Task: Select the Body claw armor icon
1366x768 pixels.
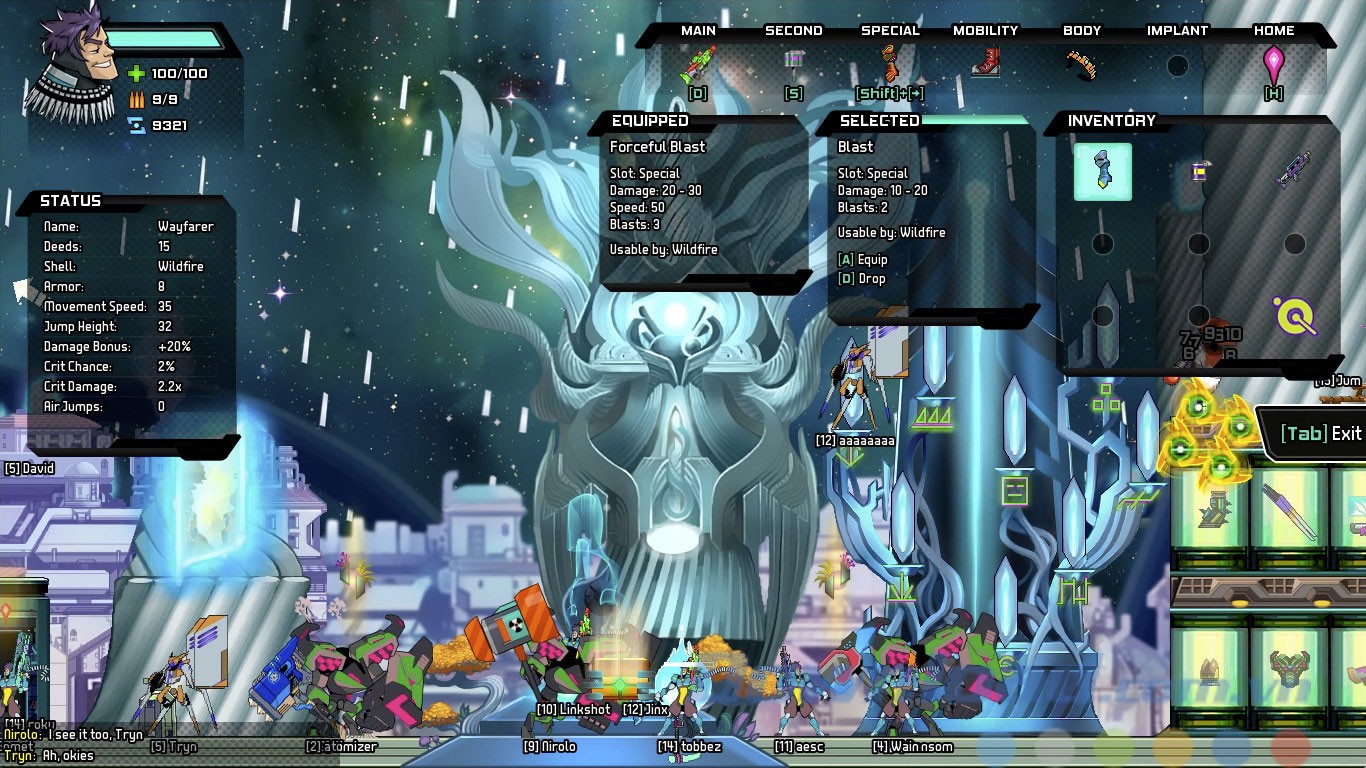Action: click(x=1081, y=62)
